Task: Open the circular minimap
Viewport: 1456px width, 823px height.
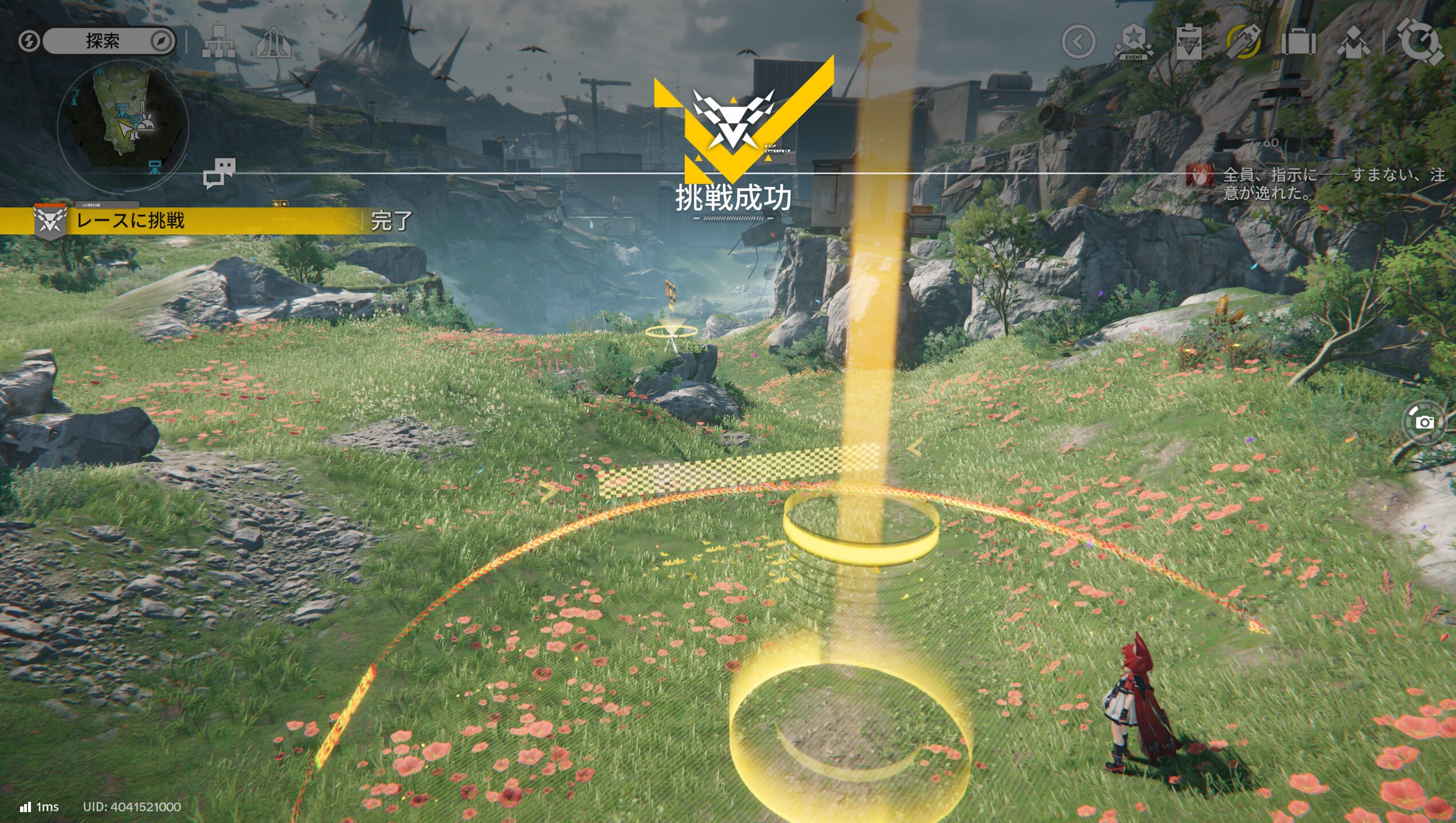Action: pyautogui.click(x=123, y=124)
